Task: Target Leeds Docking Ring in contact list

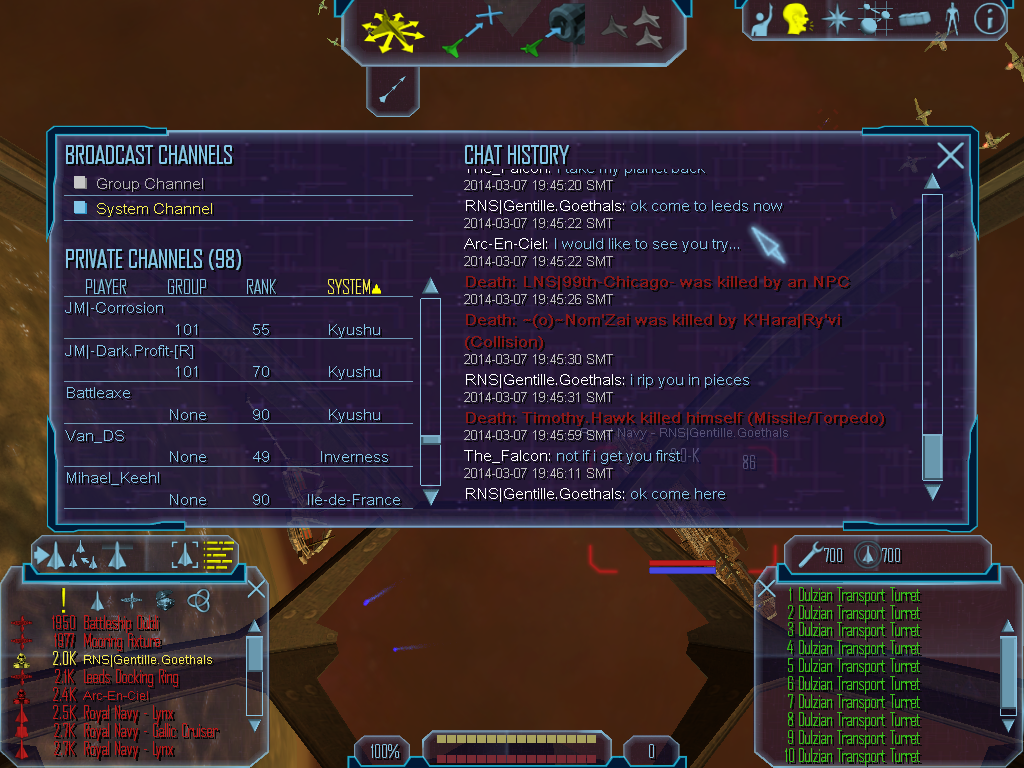Action: 131,678
